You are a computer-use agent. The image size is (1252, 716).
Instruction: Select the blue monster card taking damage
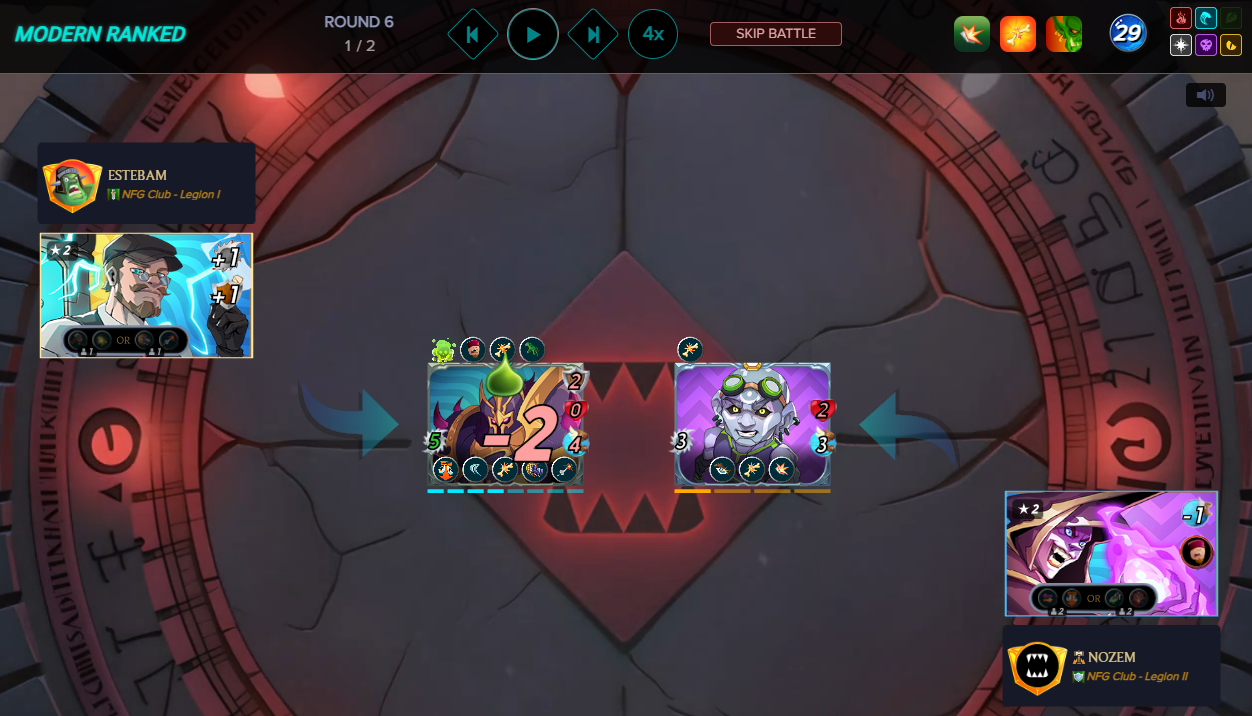tap(505, 424)
